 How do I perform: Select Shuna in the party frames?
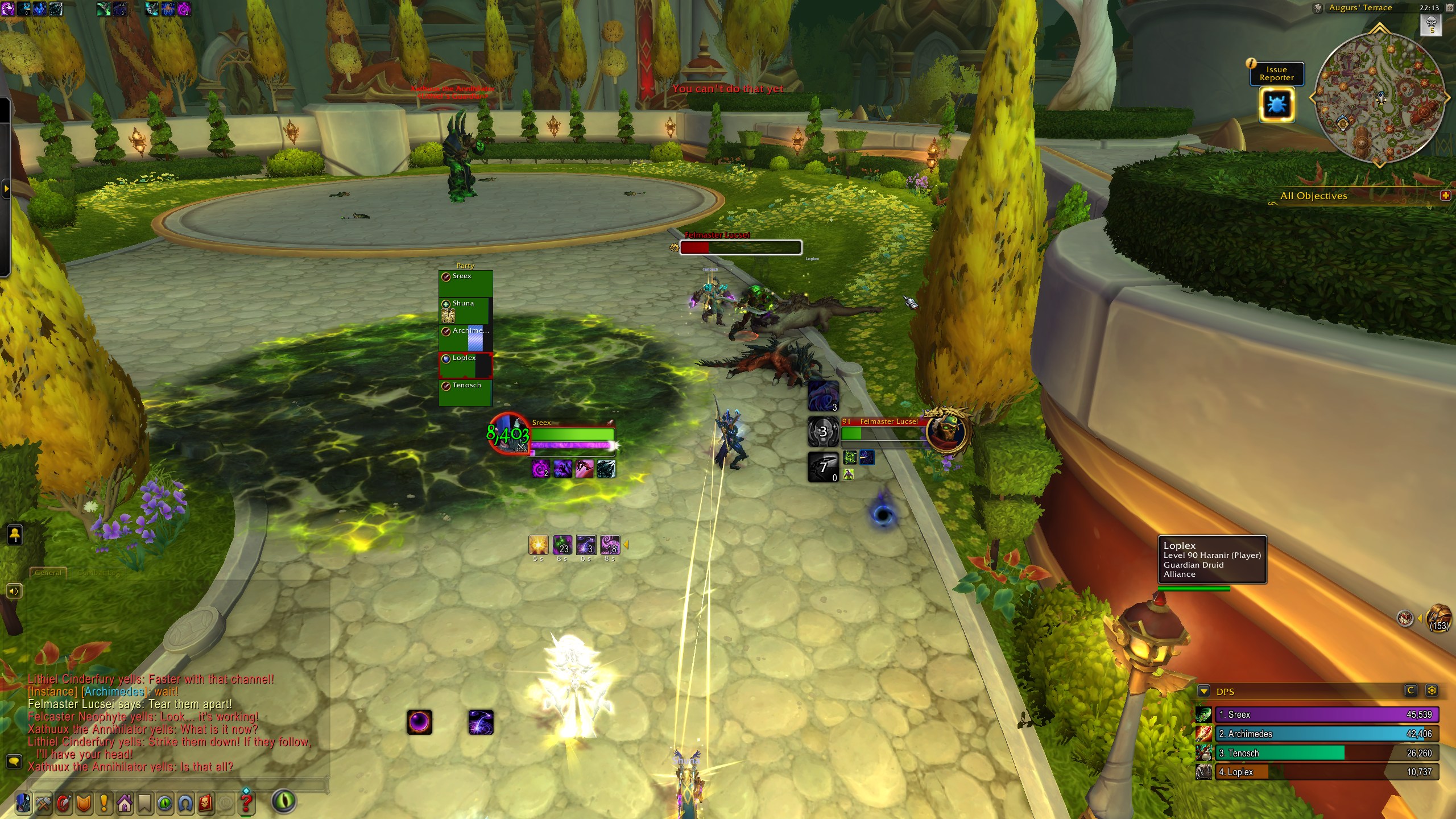(x=465, y=311)
